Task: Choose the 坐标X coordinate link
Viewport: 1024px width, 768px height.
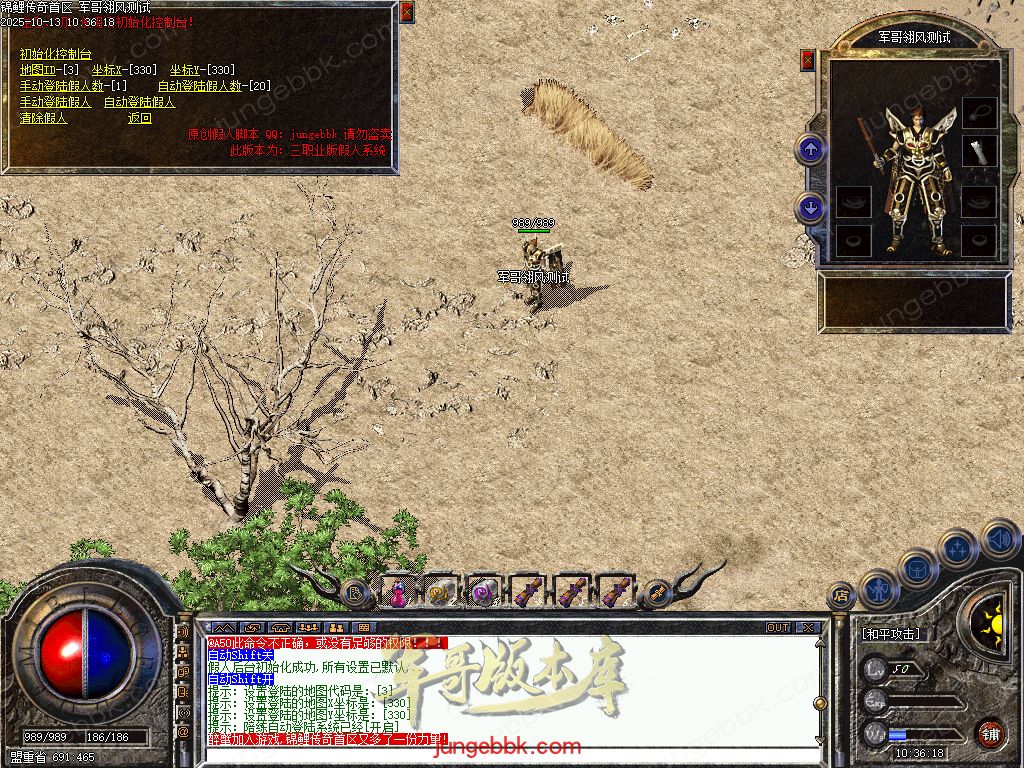Action: point(124,70)
